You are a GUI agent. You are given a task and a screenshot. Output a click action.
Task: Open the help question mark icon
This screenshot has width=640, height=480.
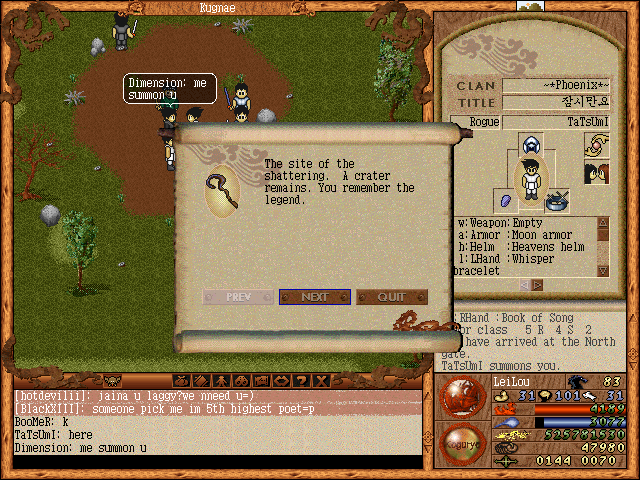[302, 380]
